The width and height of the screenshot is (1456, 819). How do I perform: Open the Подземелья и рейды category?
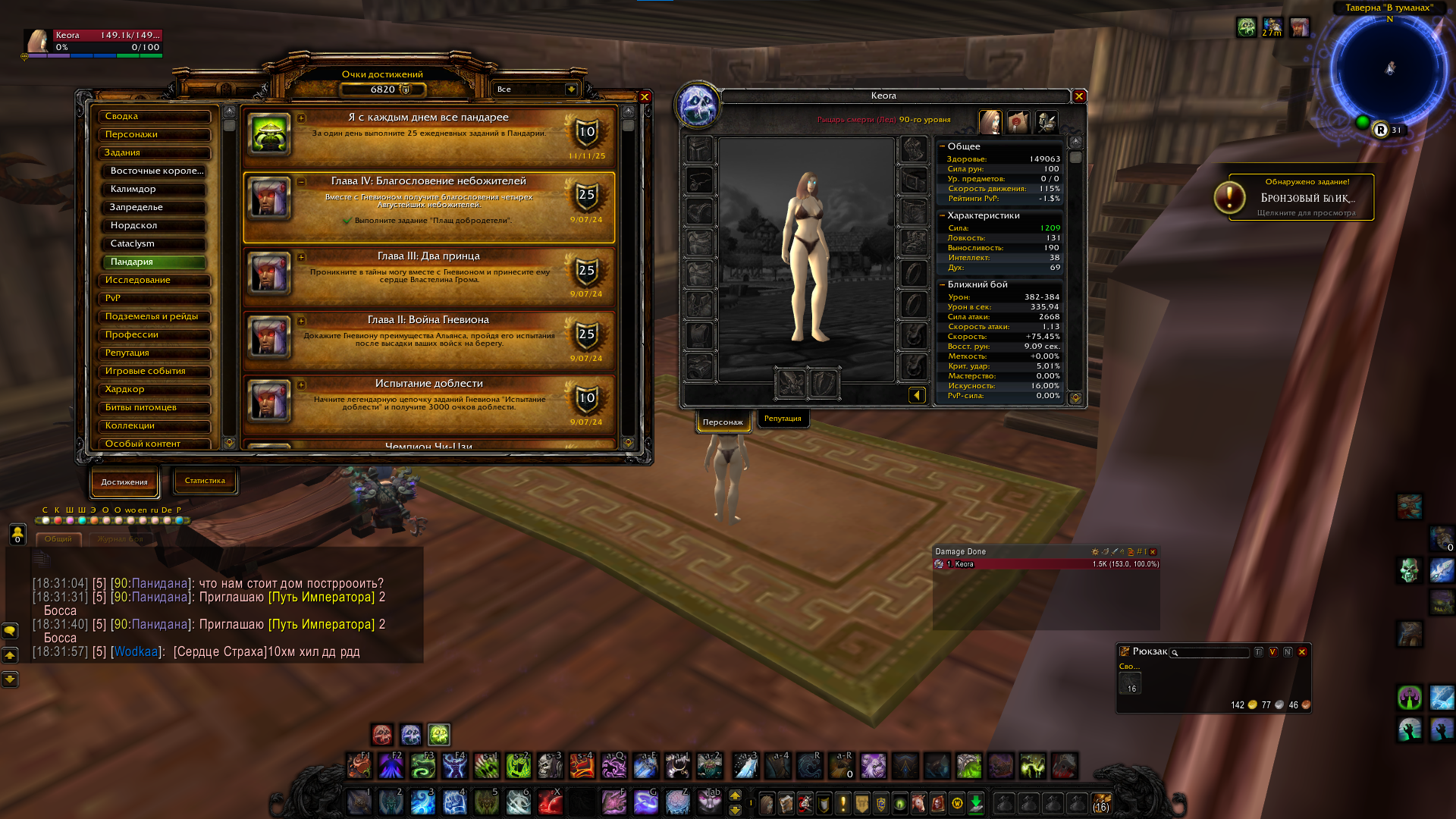pos(155,317)
